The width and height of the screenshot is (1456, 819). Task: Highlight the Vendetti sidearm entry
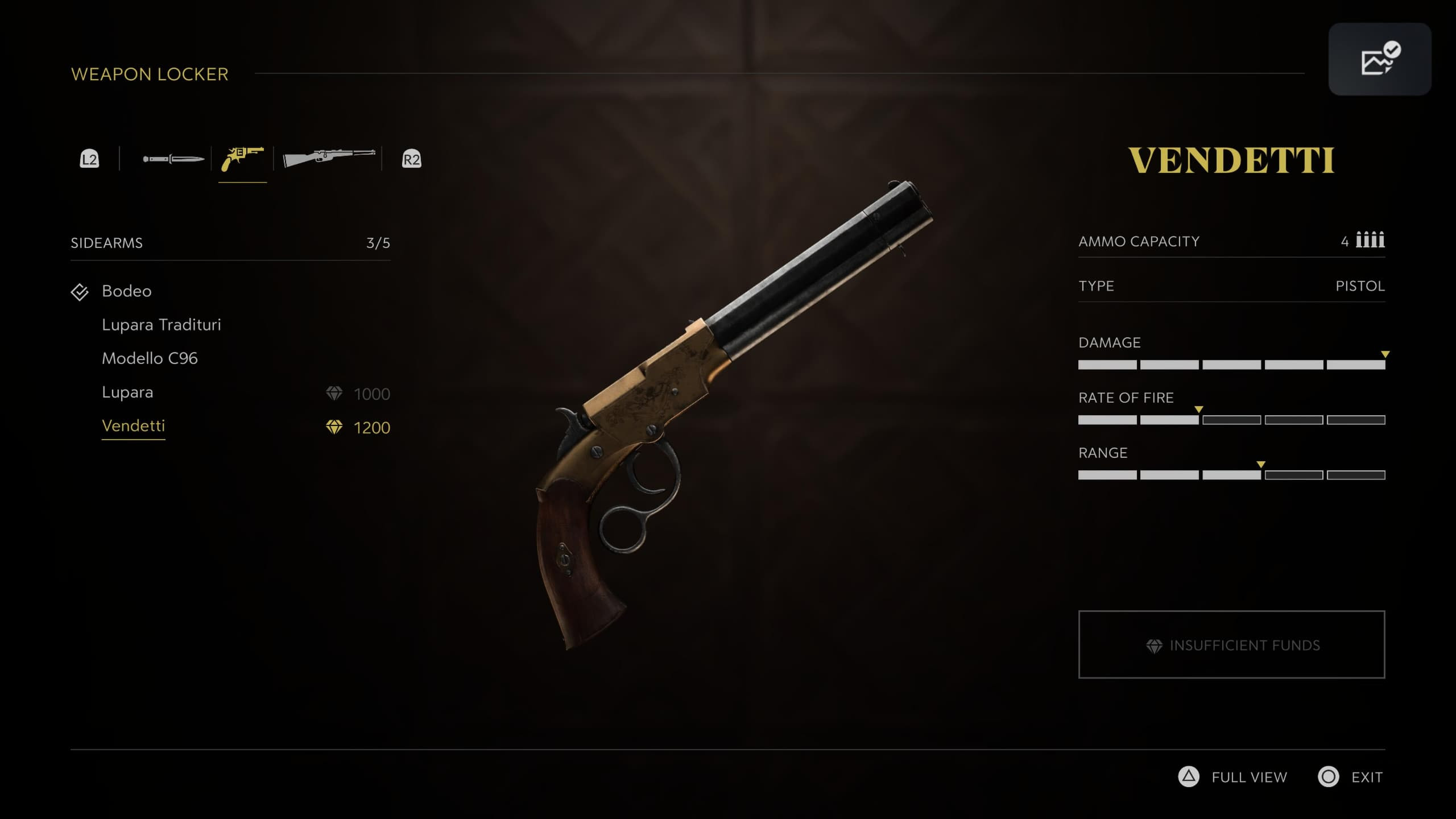tap(133, 426)
